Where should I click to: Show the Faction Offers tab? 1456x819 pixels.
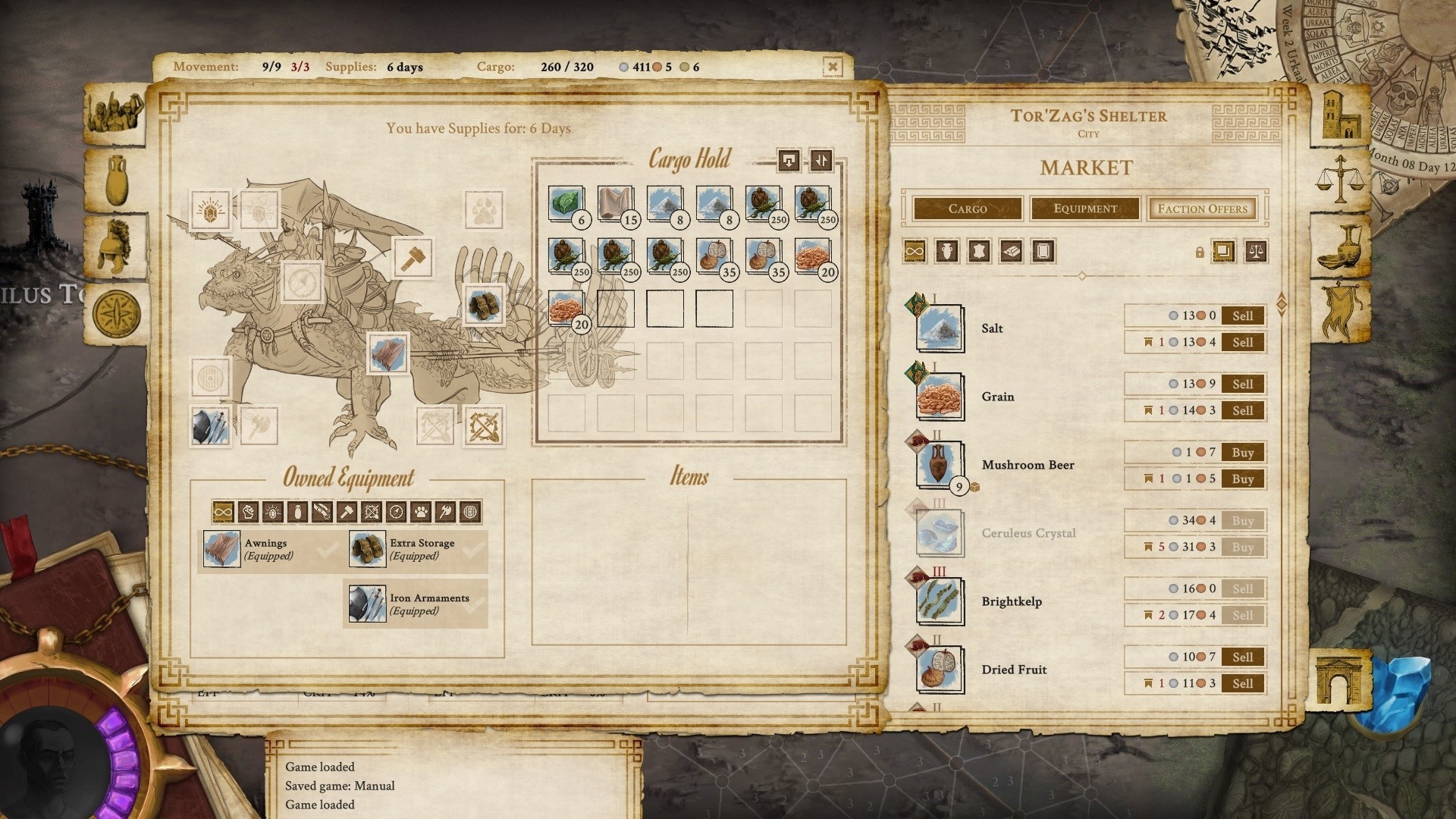click(x=1202, y=209)
